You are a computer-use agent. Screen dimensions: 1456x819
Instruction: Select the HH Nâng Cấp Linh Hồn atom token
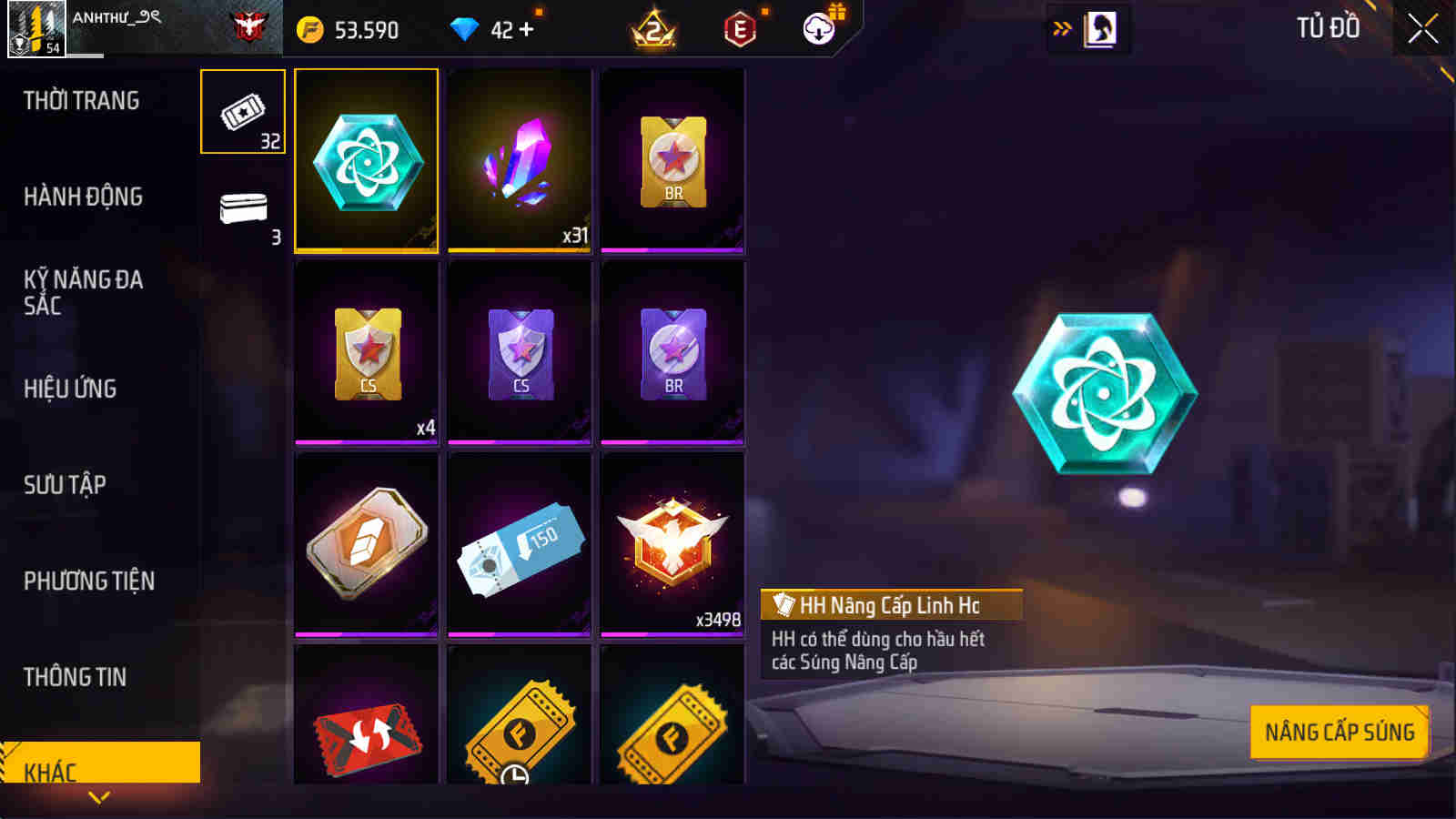coord(366,161)
